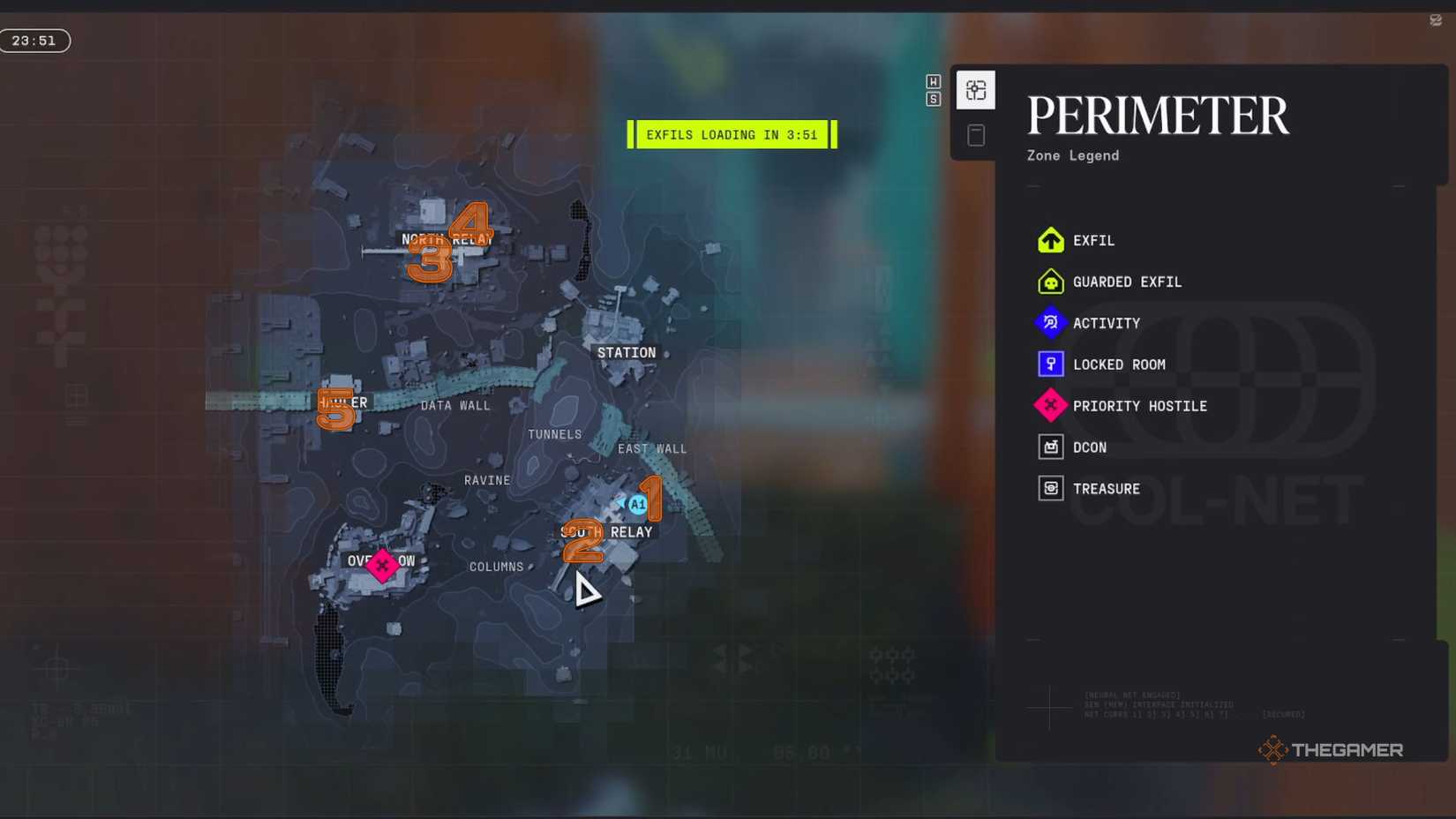
Task: Select the Priority Hostile legend icon
Action: [x=1051, y=406]
